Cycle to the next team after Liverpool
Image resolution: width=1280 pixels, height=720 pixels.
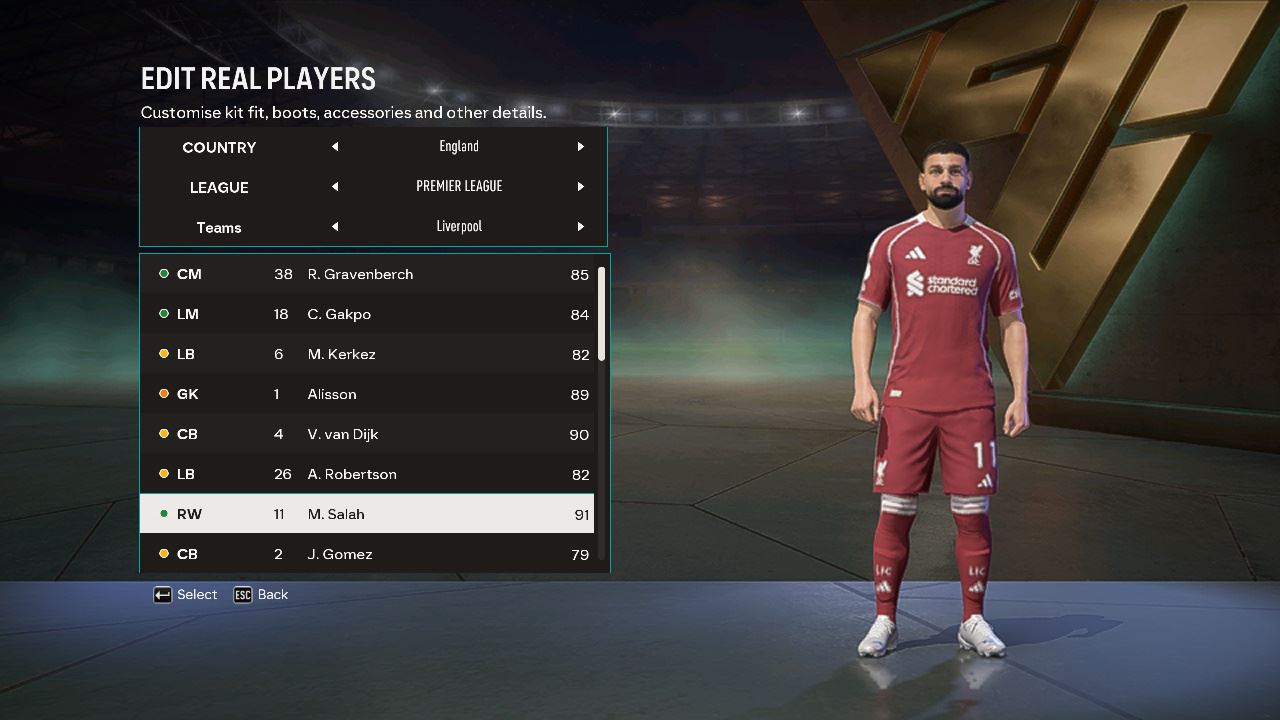coord(580,227)
